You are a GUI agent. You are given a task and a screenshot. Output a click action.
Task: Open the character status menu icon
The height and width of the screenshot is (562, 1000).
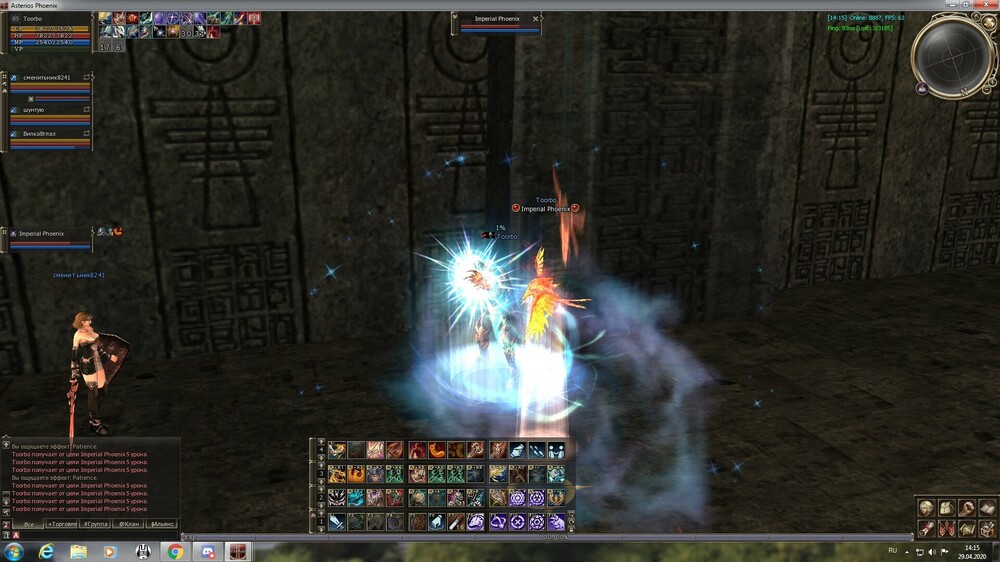[926, 508]
